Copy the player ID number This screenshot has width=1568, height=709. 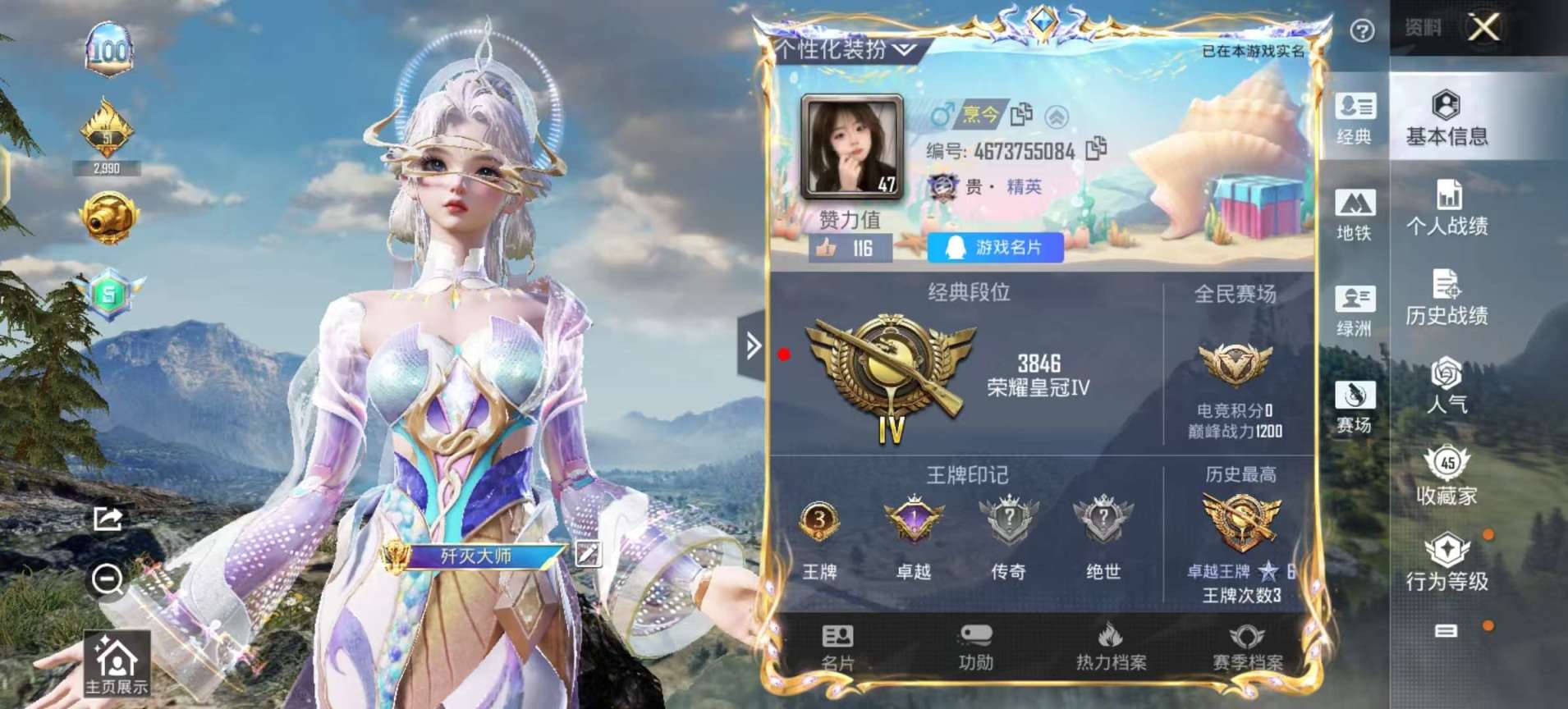(1097, 149)
